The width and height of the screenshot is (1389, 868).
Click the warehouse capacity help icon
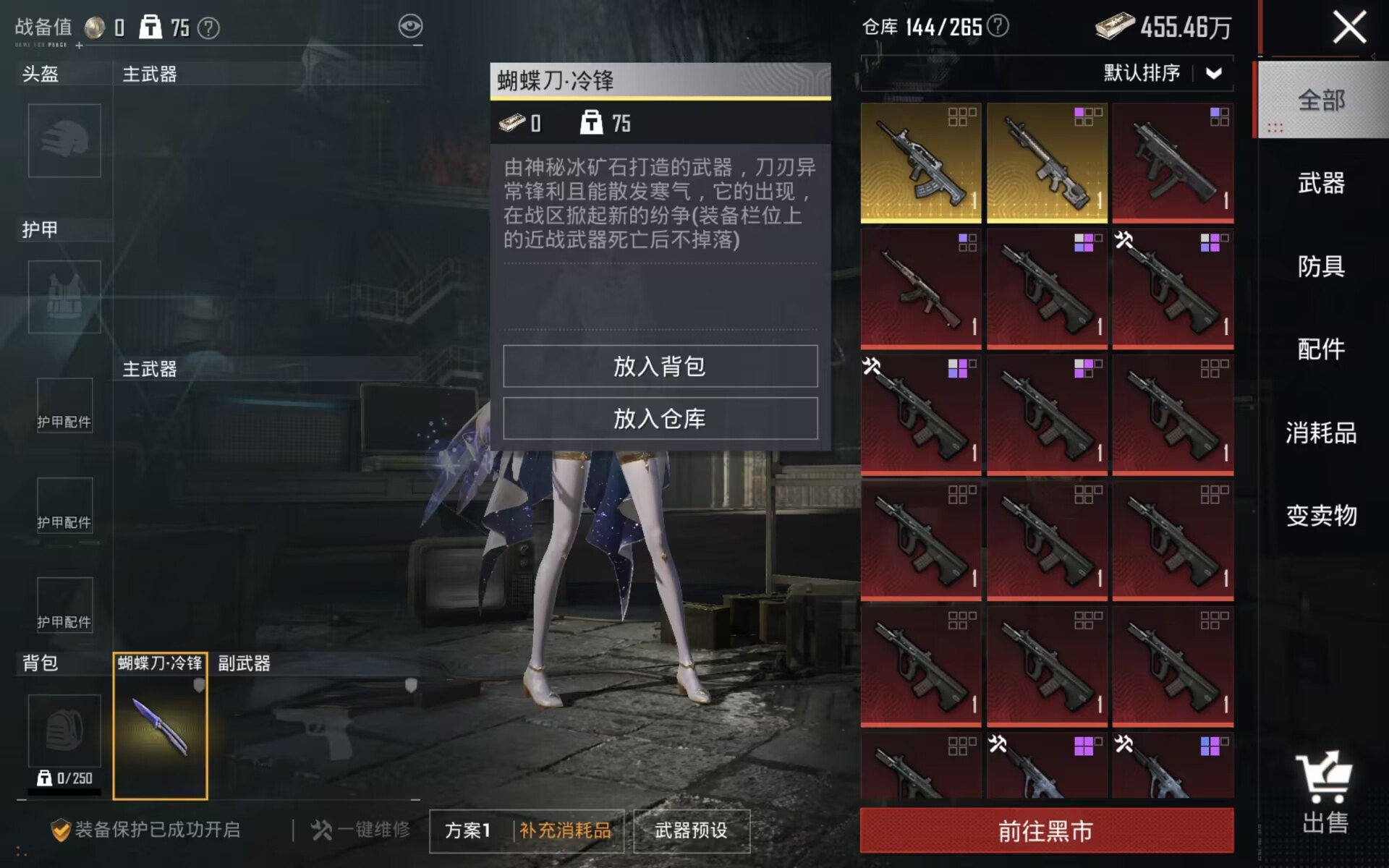(x=998, y=27)
